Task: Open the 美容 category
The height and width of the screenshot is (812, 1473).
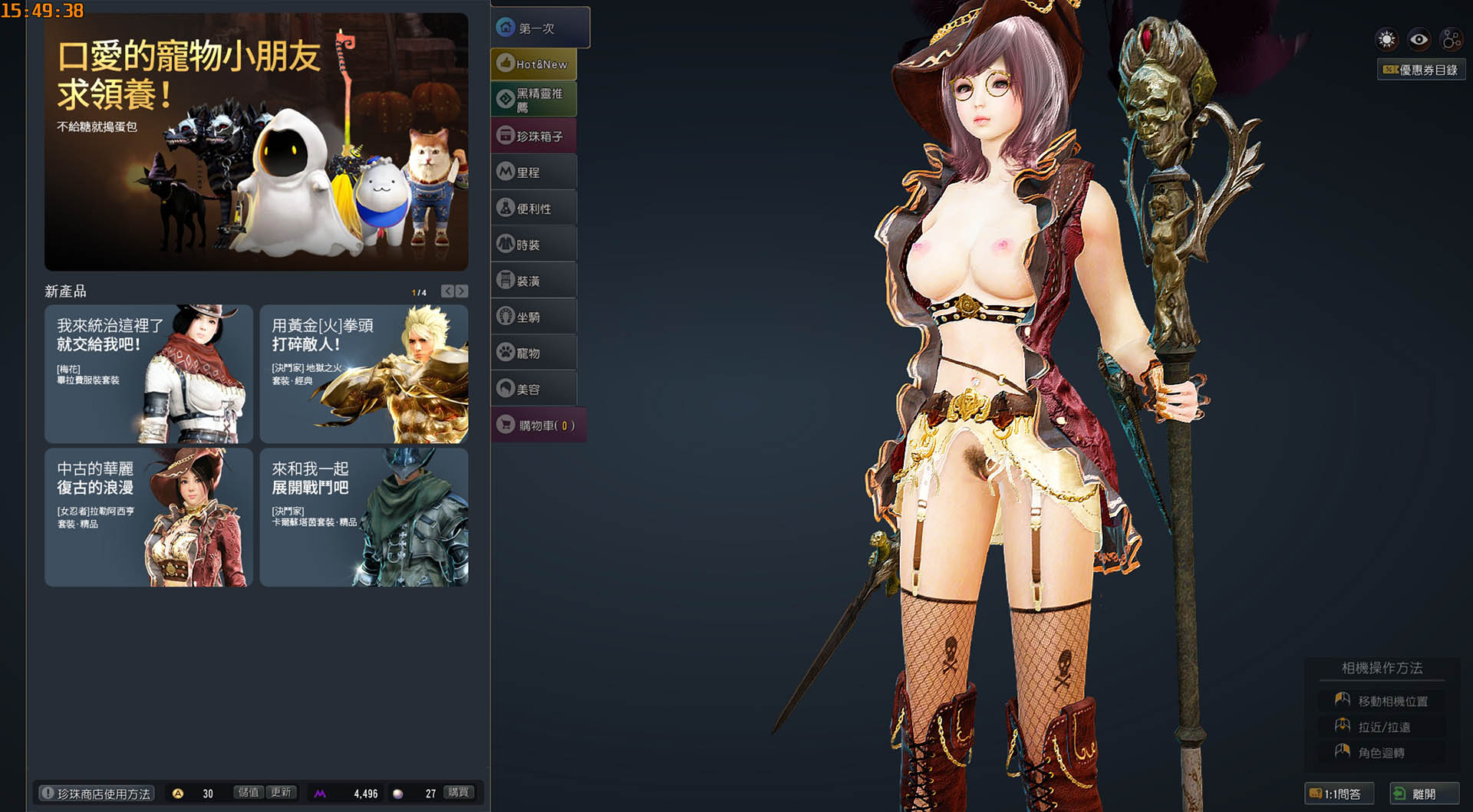Action: [x=534, y=389]
